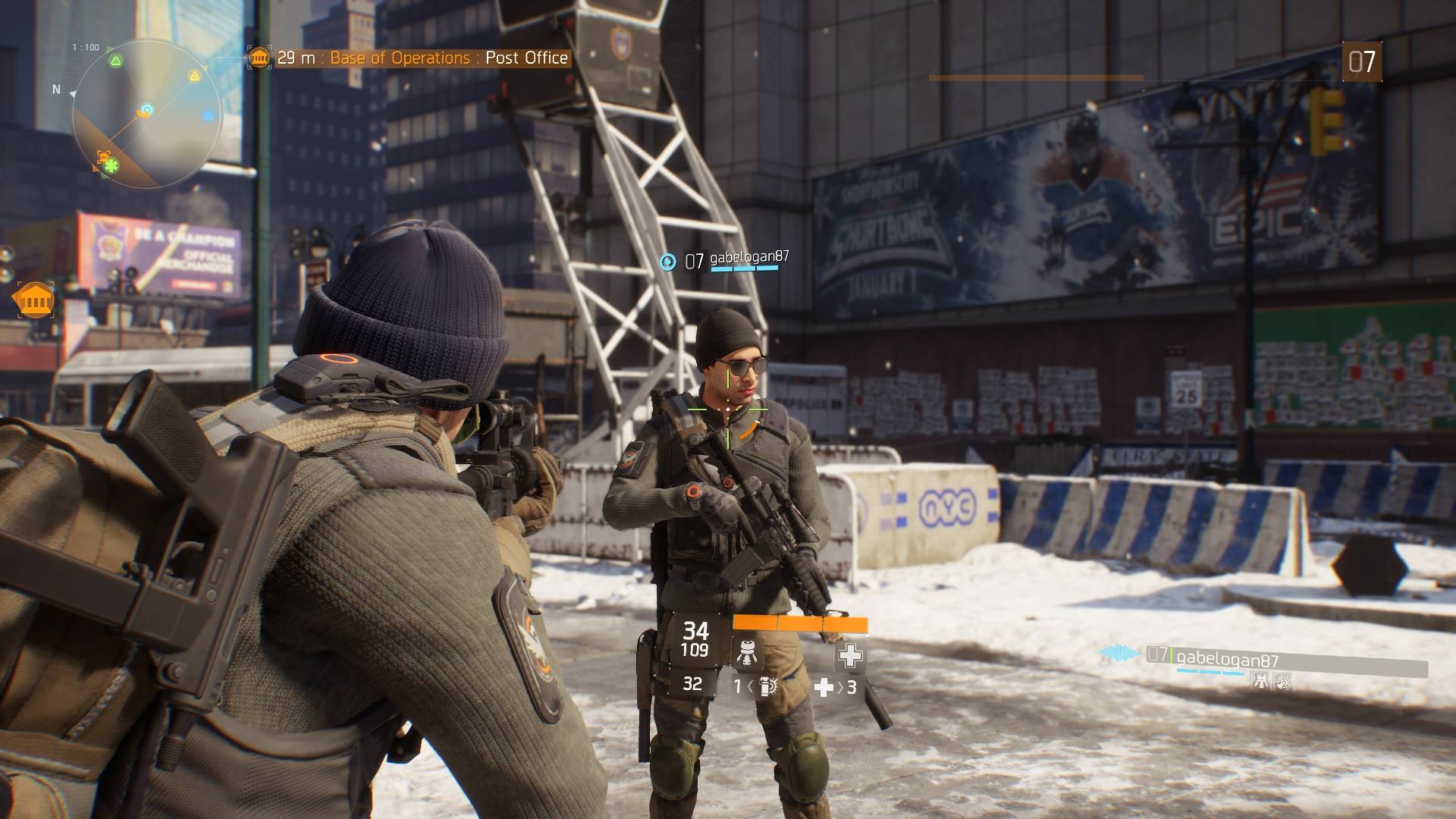Image resolution: width=1456 pixels, height=819 pixels.
Task: Click the orange Base of Operations waypoint icon
Action: (x=34, y=300)
